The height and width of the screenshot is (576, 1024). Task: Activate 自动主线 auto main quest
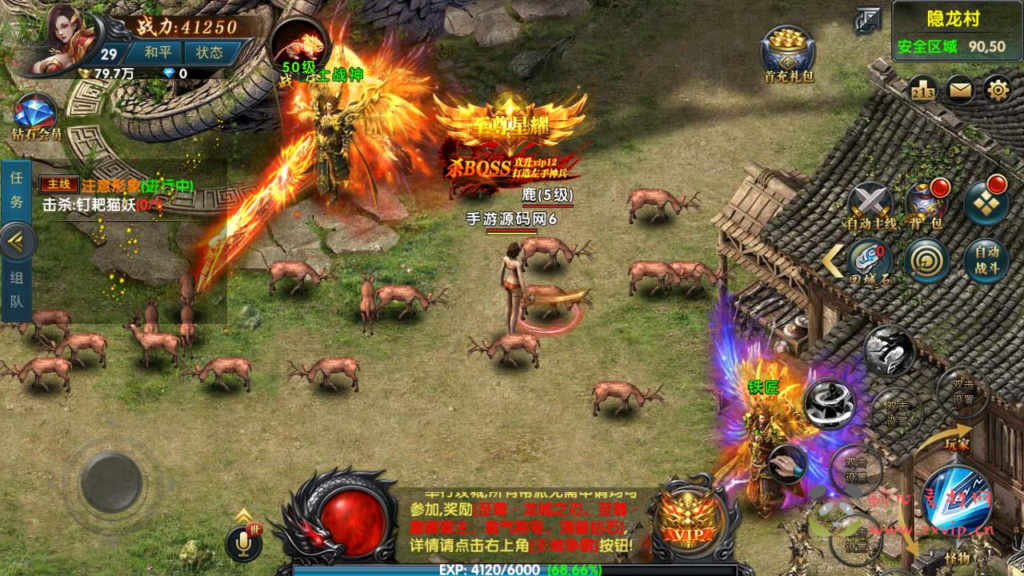point(870,205)
